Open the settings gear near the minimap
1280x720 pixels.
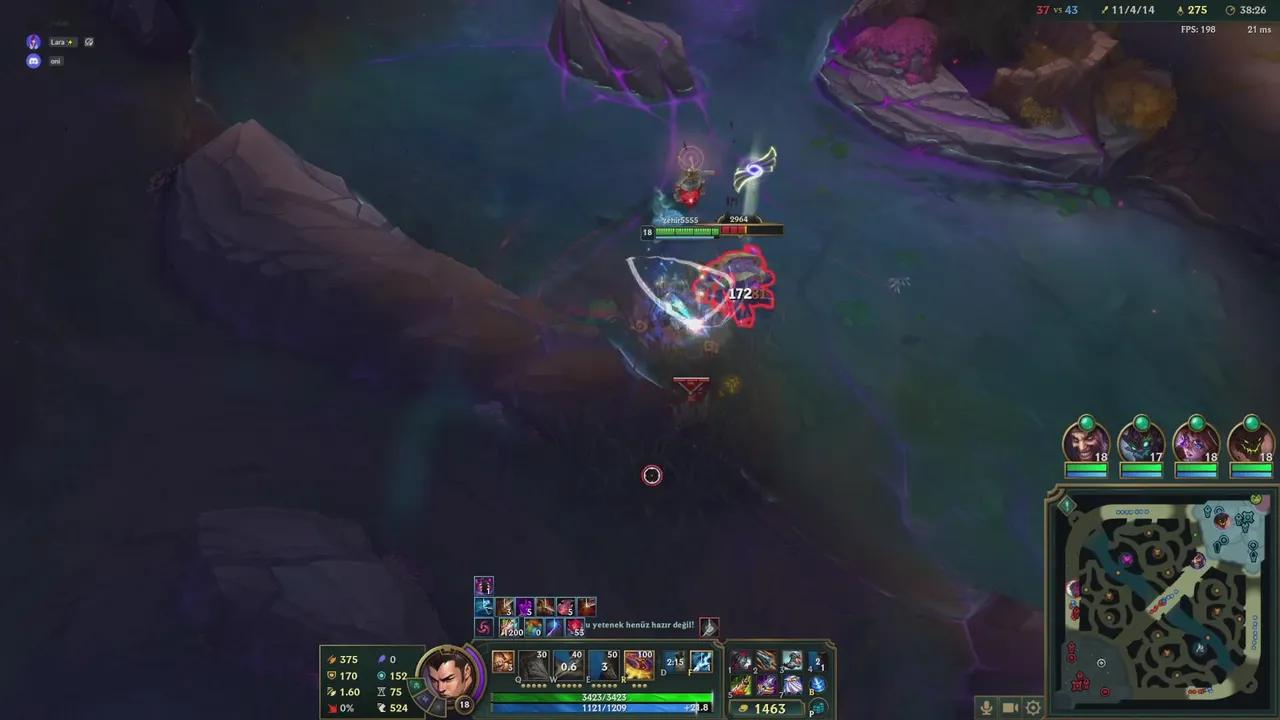(x=1033, y=707)
